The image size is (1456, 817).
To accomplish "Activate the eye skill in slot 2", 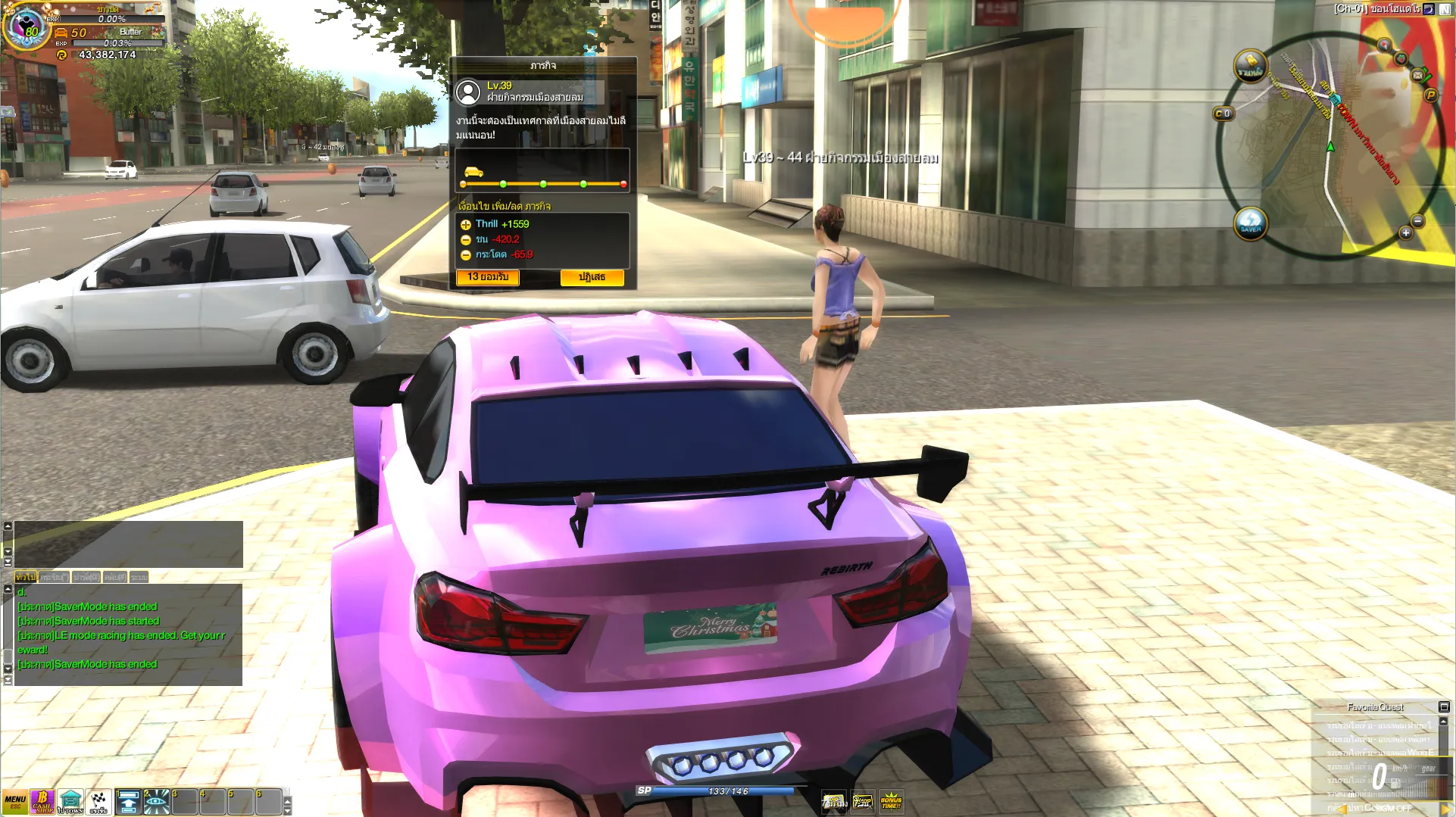I will click(x=157, y=802).
